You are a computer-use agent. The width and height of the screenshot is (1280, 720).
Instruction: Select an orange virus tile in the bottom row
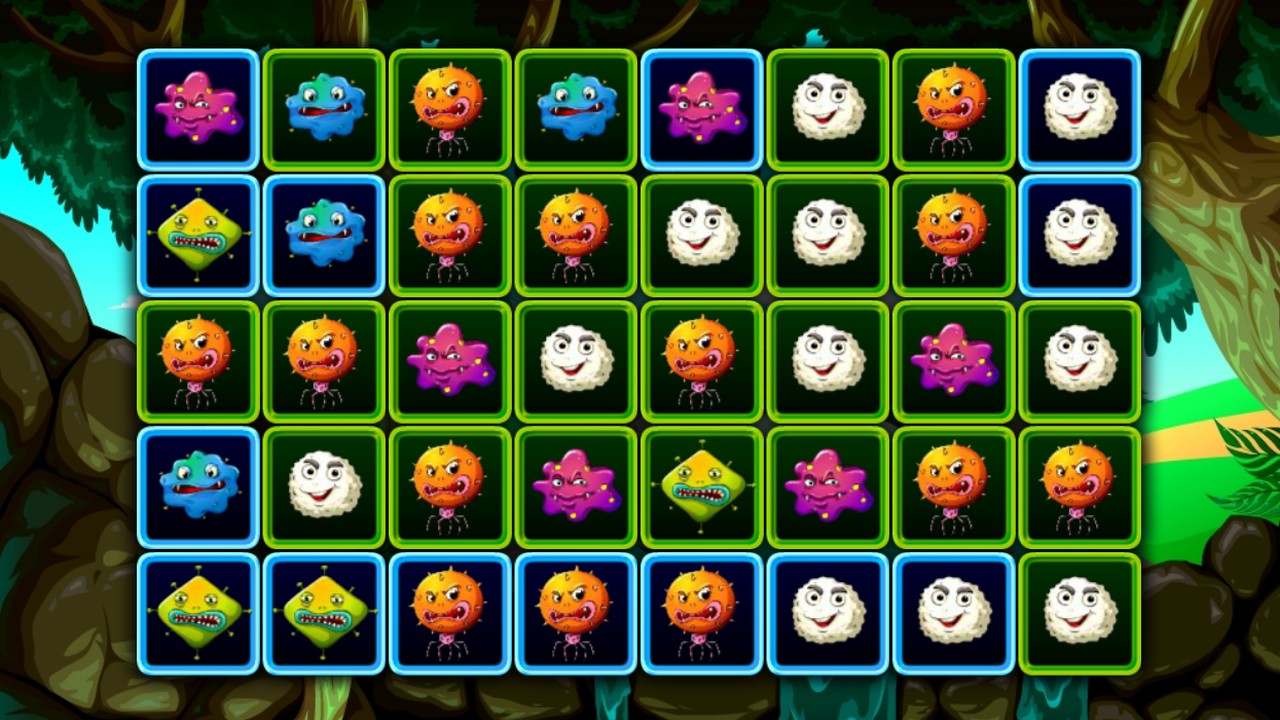click(x=449, y=613)
